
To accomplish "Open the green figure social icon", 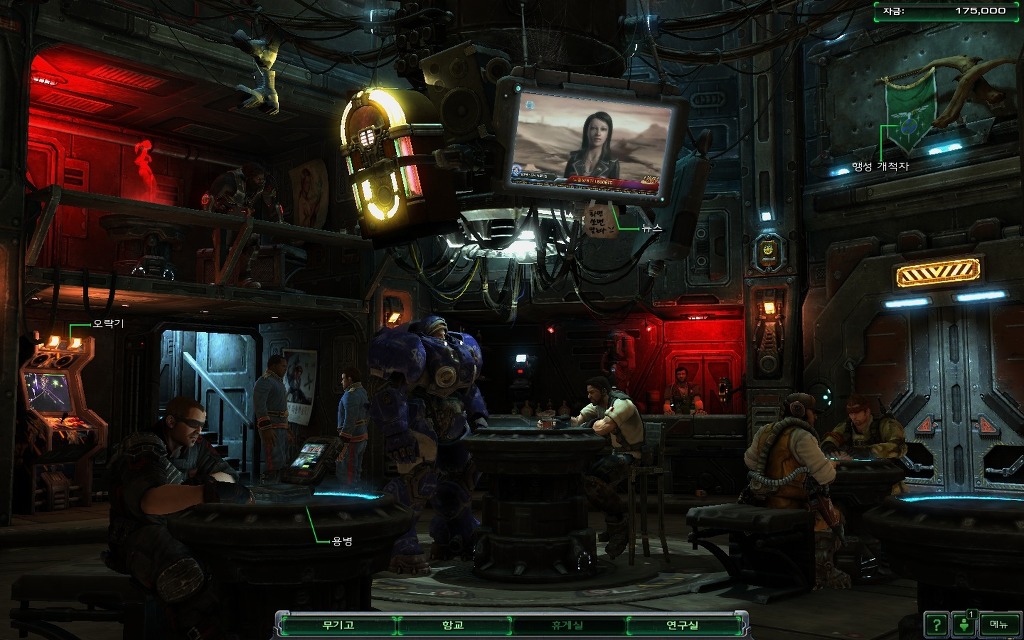I will click(x=964, y=624).
